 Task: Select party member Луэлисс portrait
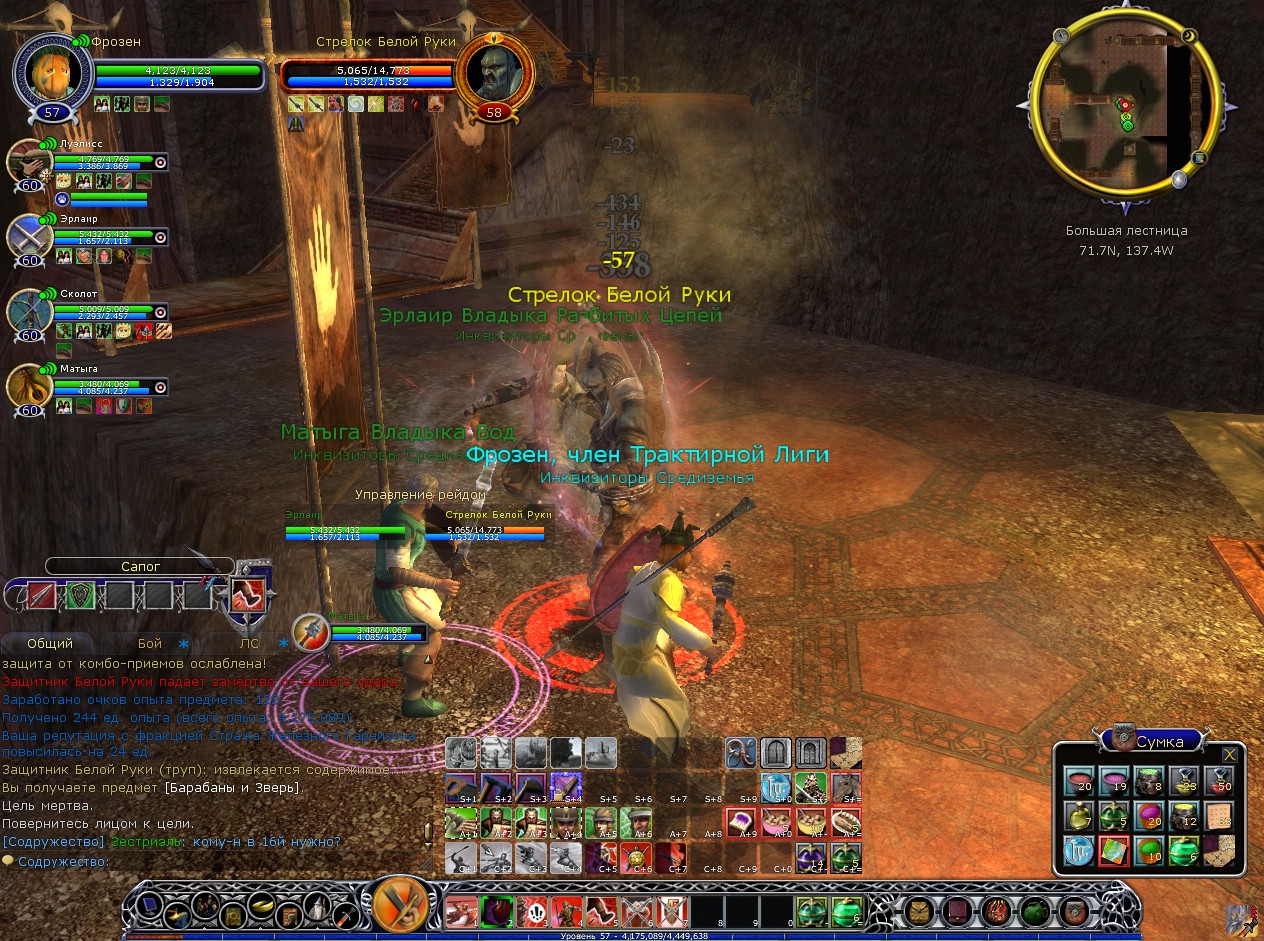pyautogui.click(x=28, y=163)
